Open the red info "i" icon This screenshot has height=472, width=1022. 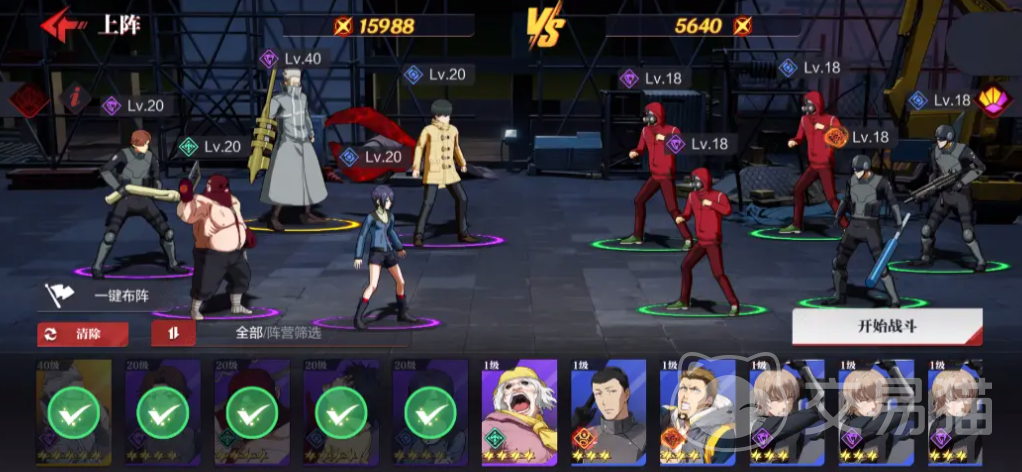(73, 98)
